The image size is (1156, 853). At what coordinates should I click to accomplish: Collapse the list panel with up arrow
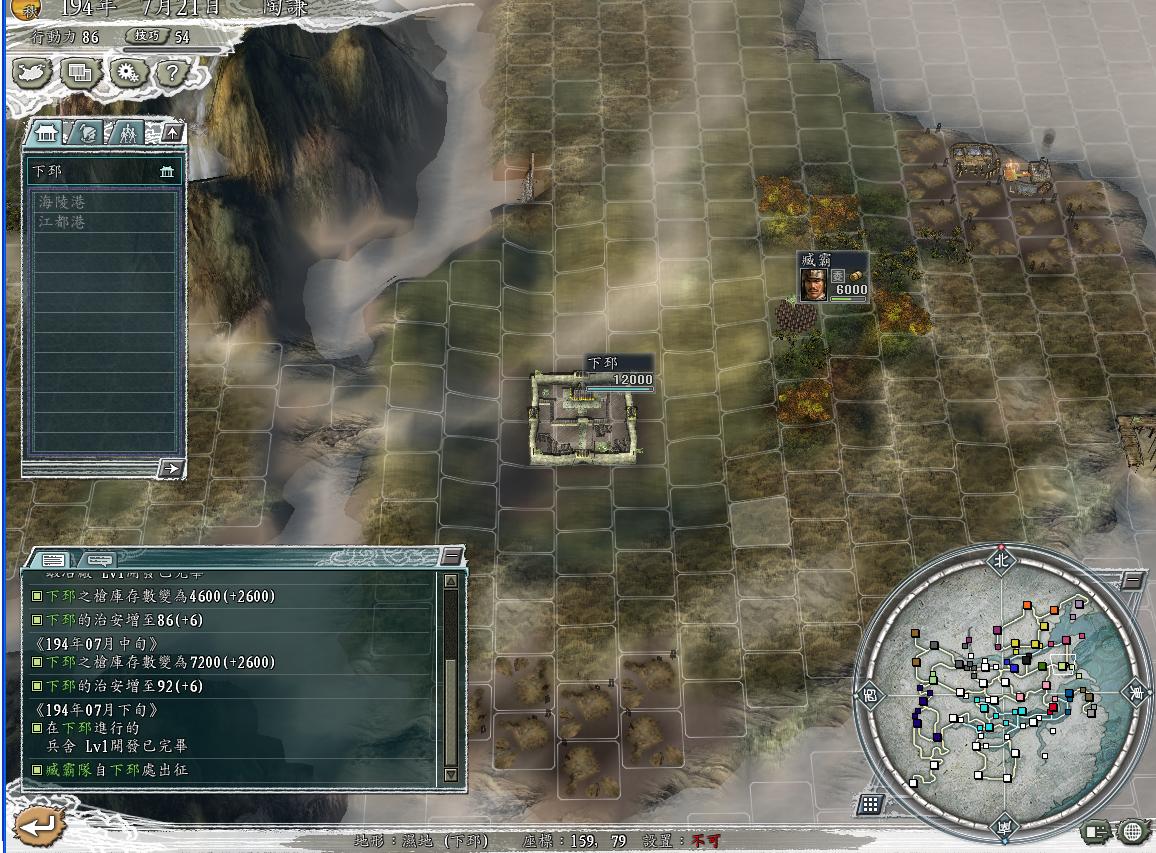tap(173, 132)
